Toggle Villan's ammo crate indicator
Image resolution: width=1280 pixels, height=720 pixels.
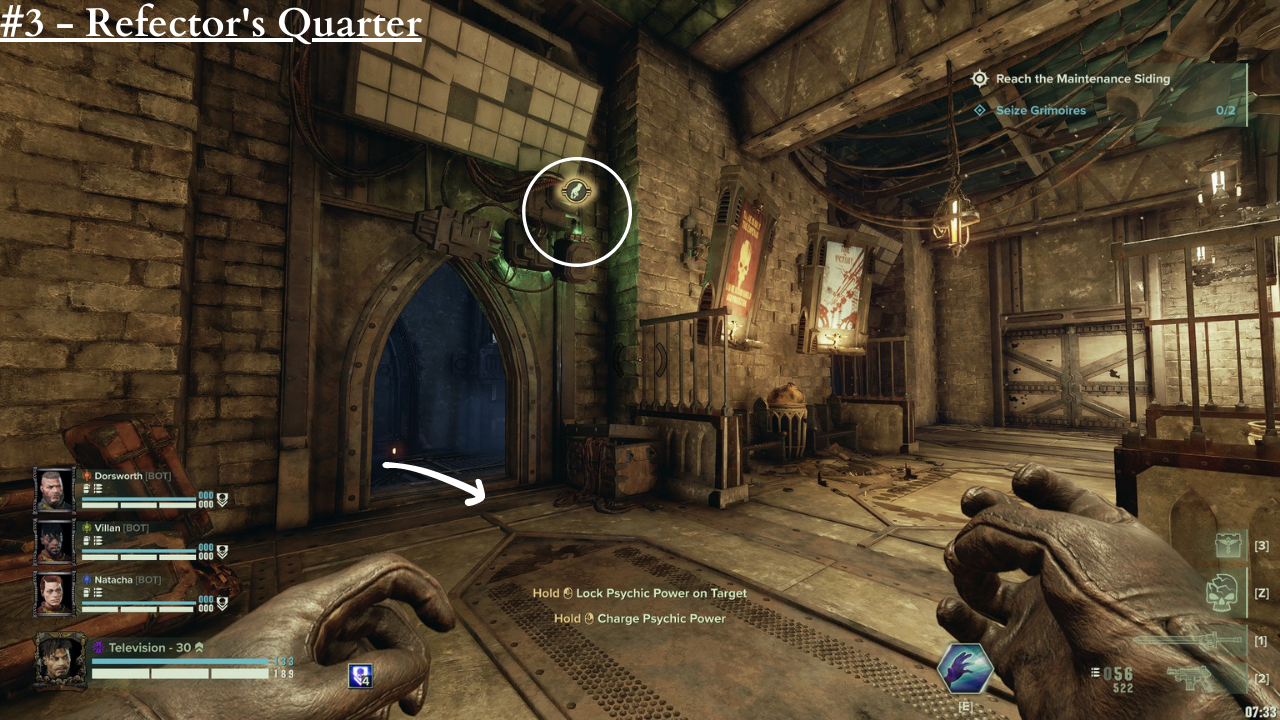point(96,540)
